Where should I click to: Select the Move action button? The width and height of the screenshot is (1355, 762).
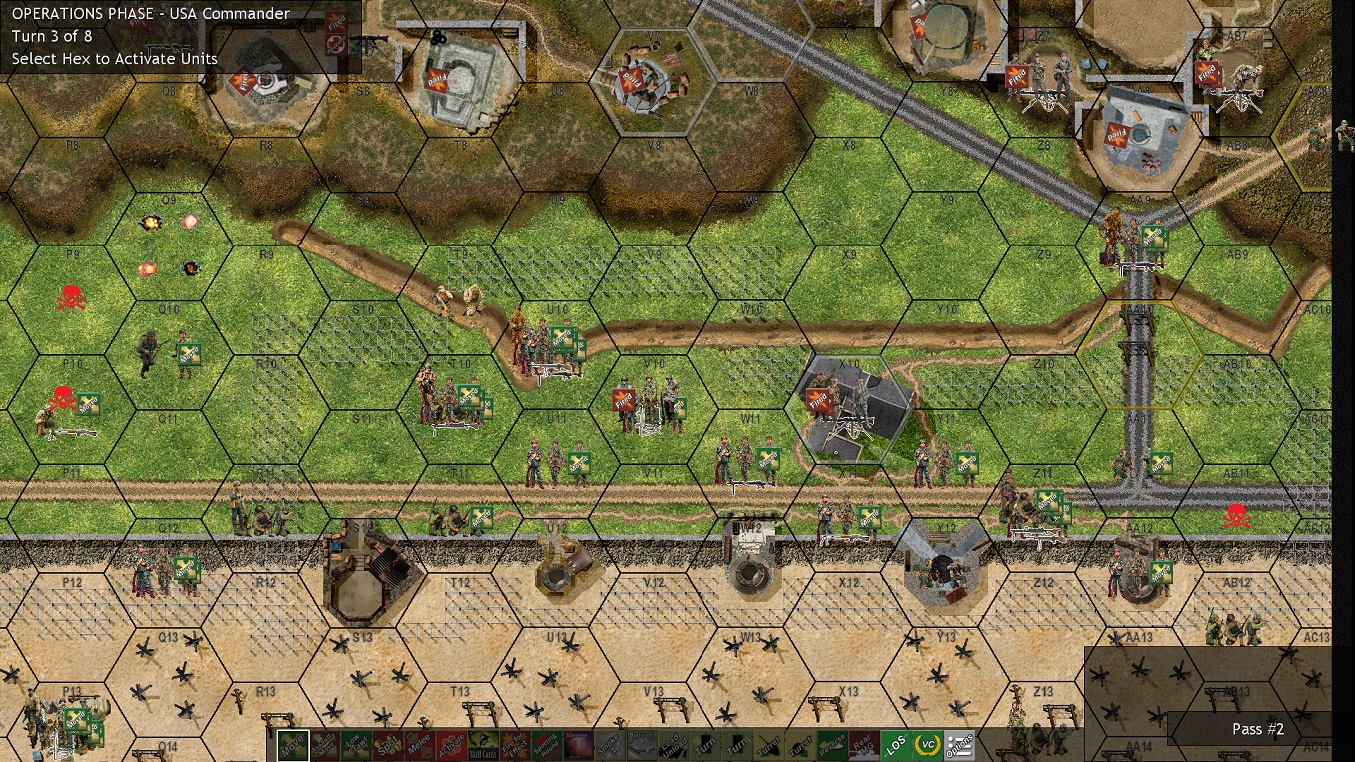[x=292, y=746]
